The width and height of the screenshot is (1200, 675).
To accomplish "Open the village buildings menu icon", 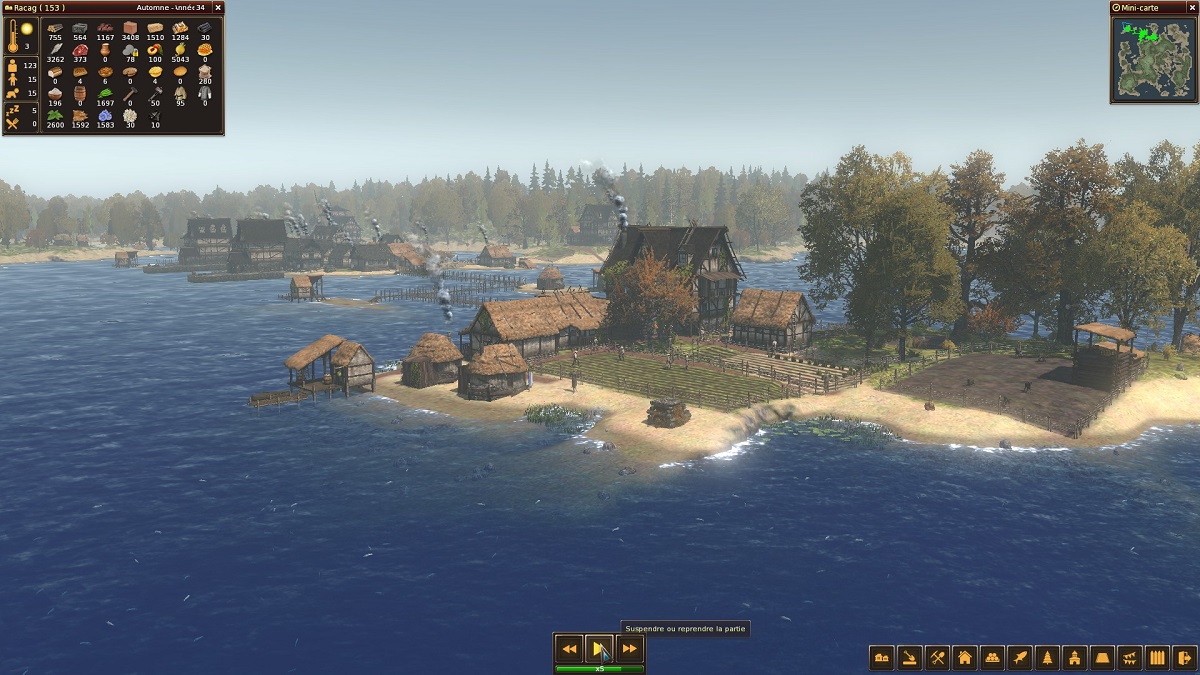I will [882, 658].
